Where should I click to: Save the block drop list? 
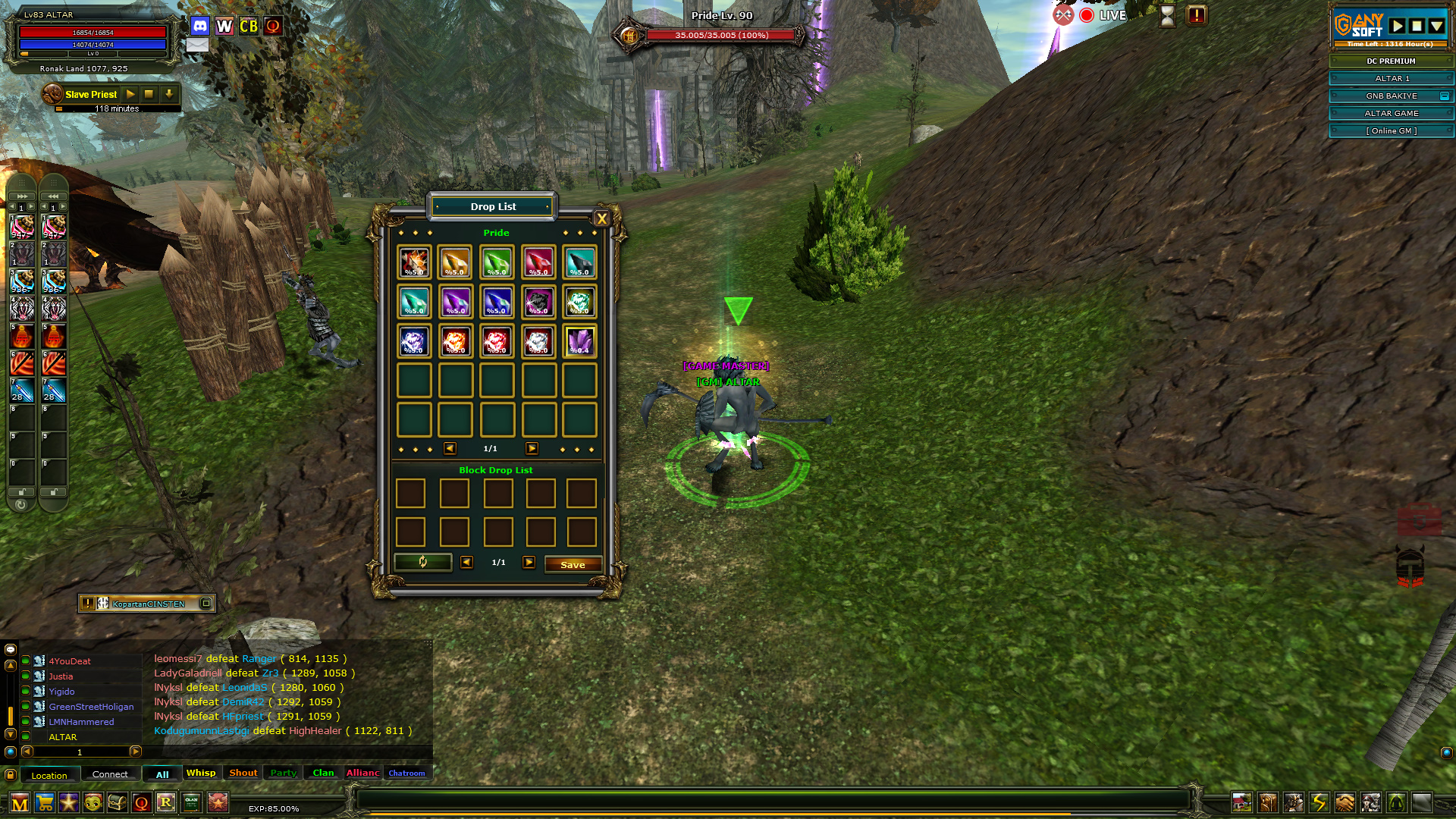573,564
